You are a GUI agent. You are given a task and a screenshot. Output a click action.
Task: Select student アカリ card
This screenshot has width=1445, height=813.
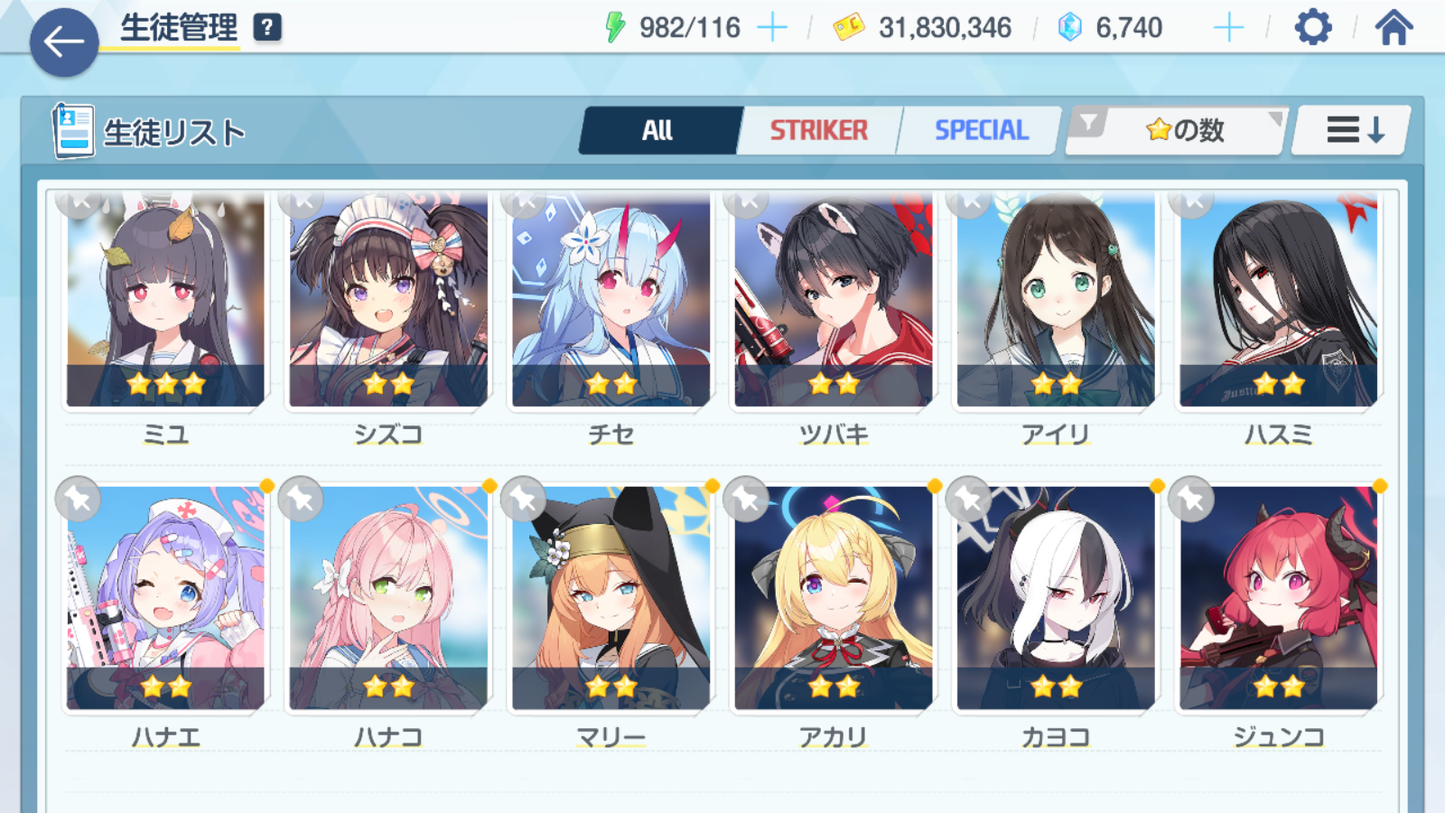point(833,600)
